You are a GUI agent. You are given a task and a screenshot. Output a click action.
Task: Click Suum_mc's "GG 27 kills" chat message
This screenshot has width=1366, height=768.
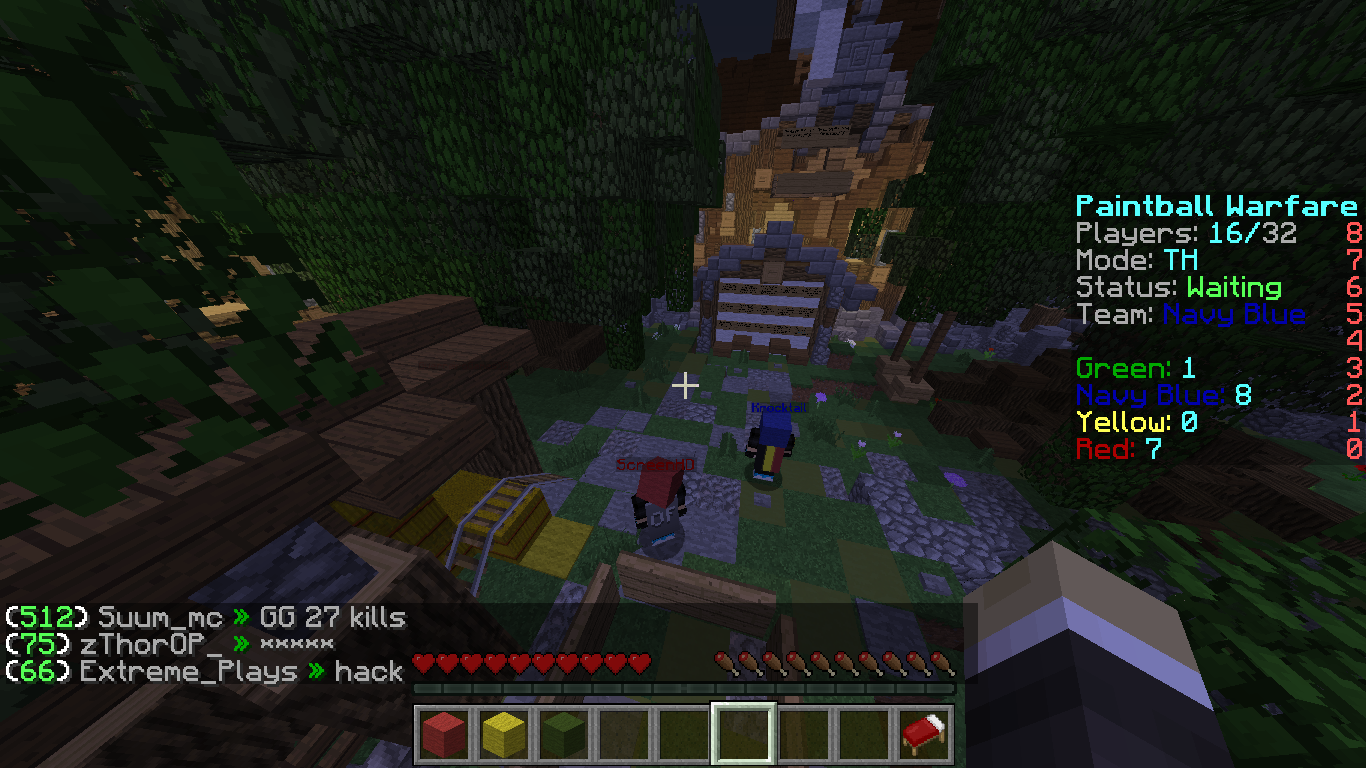(332, 618)
